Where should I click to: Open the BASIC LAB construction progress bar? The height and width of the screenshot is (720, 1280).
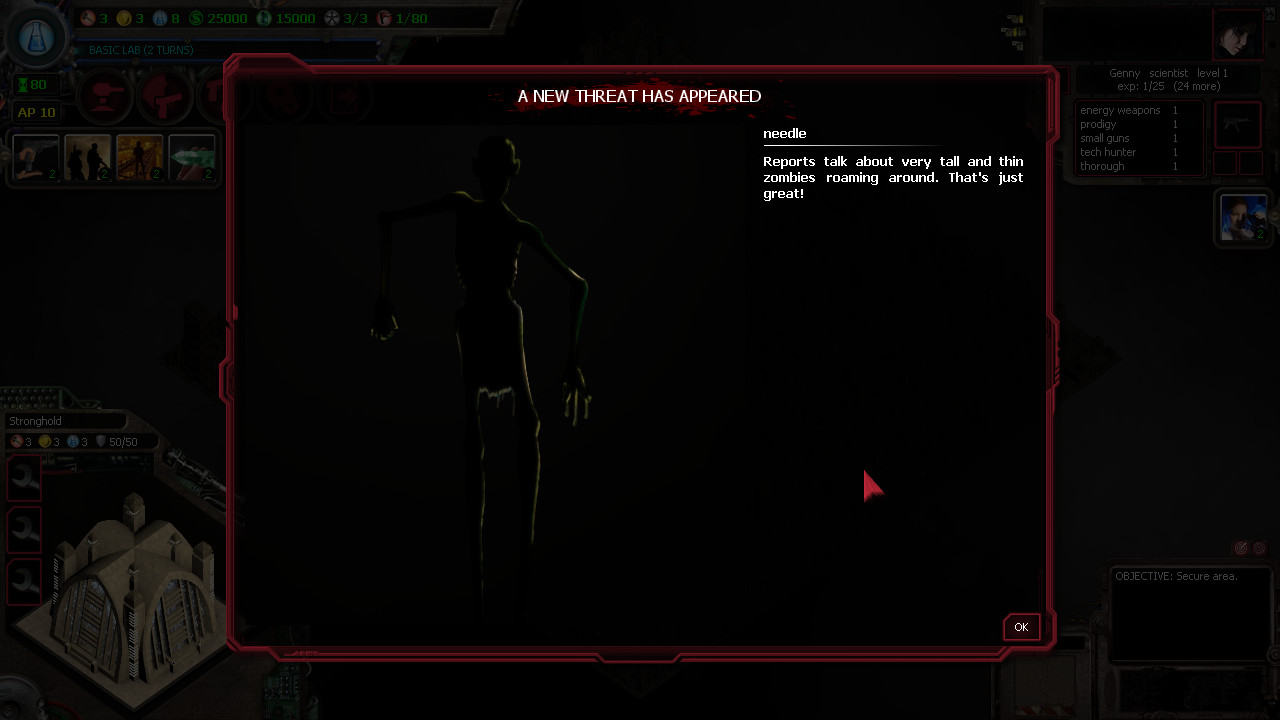[140, 50]
